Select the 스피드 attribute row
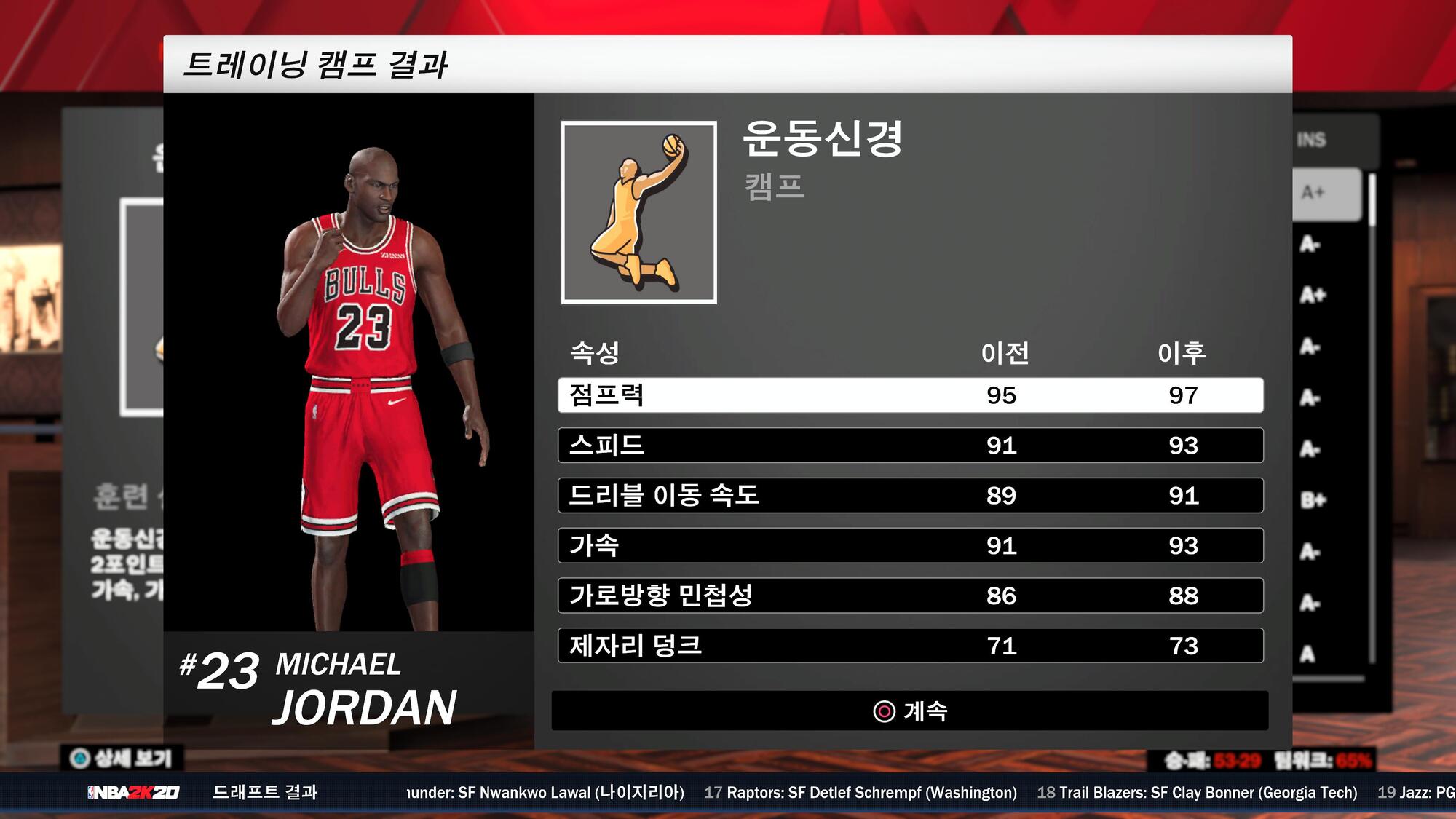1456x819 pixels. (910, 446)
